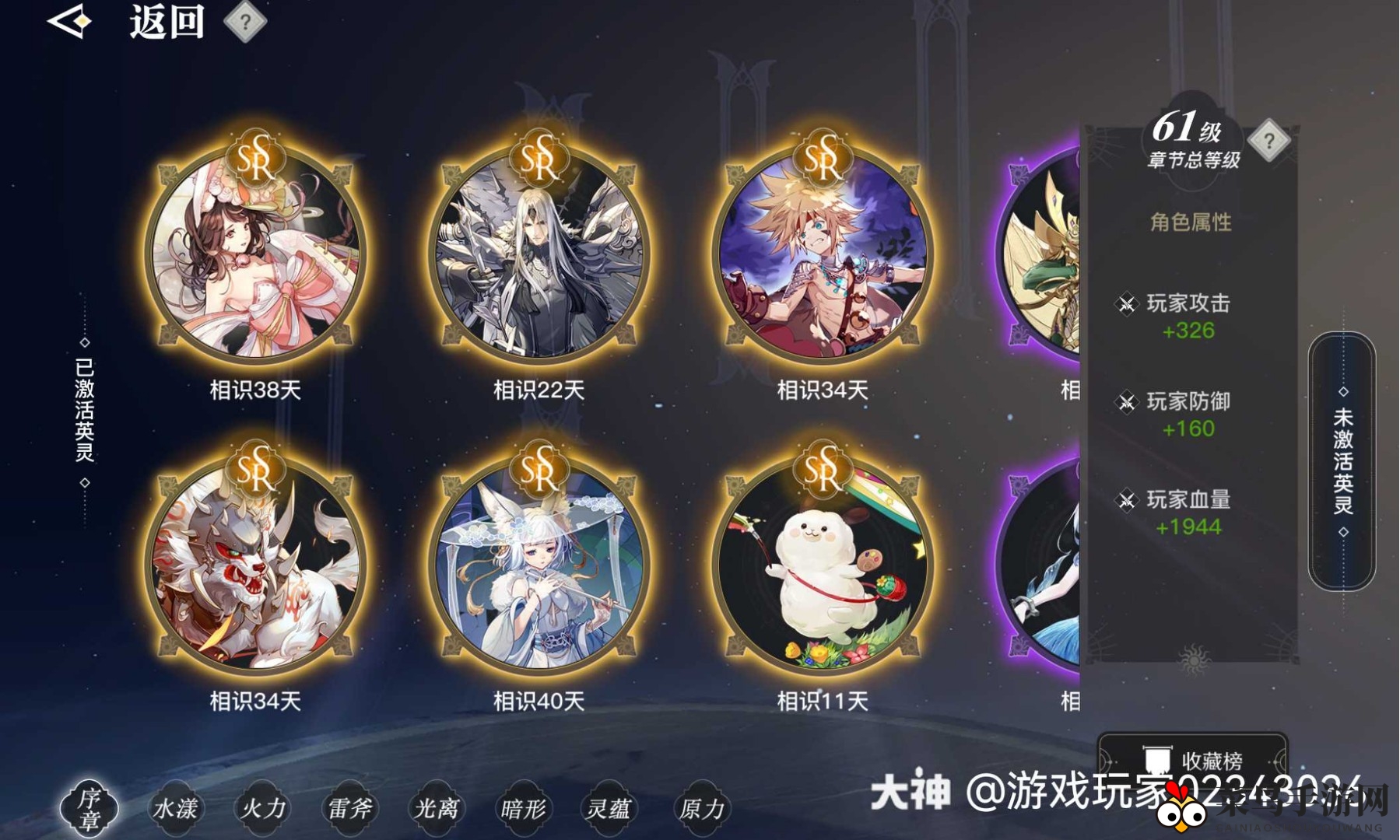Switch to the 原力 element category
The width and height of the screenshot is (1400, 840).
click(x=701, y=809)
